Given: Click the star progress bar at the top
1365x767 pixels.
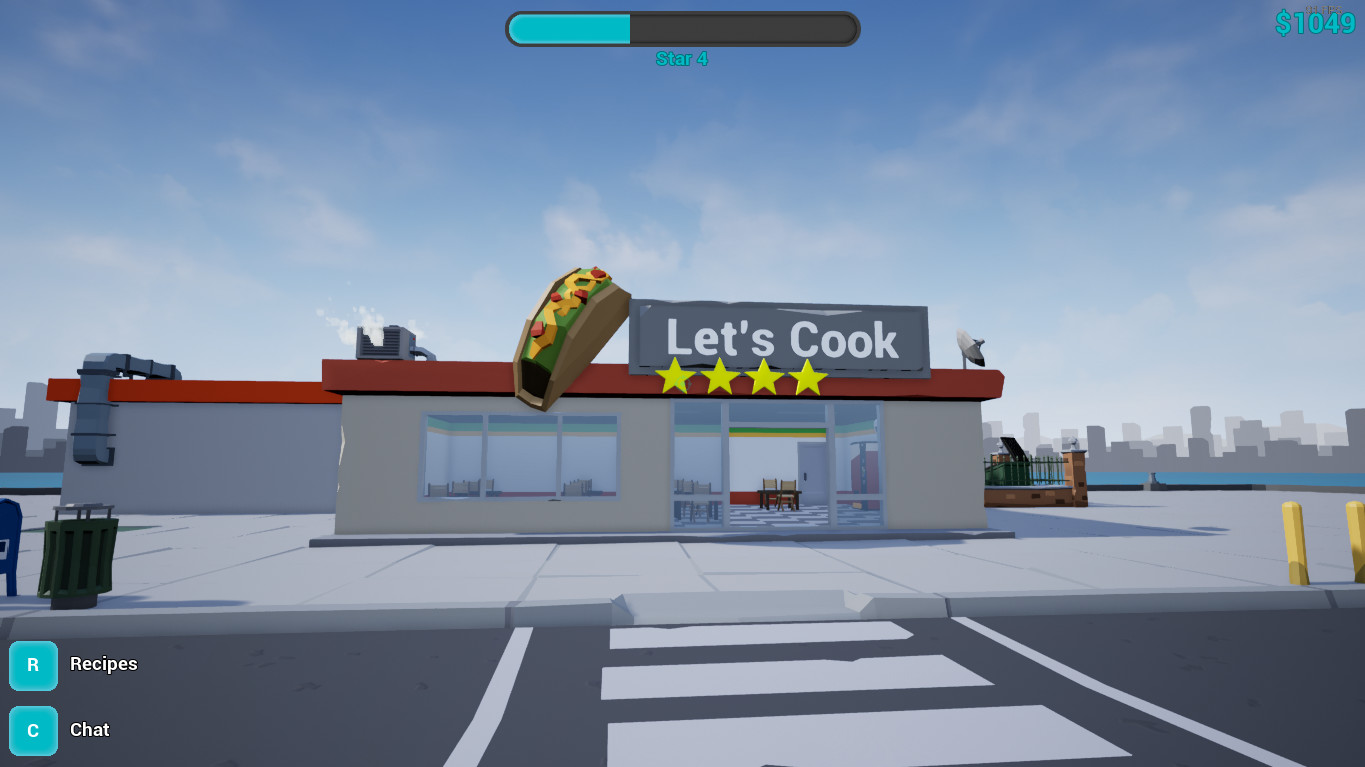Looking at the screenshot, I should point(683,28).
